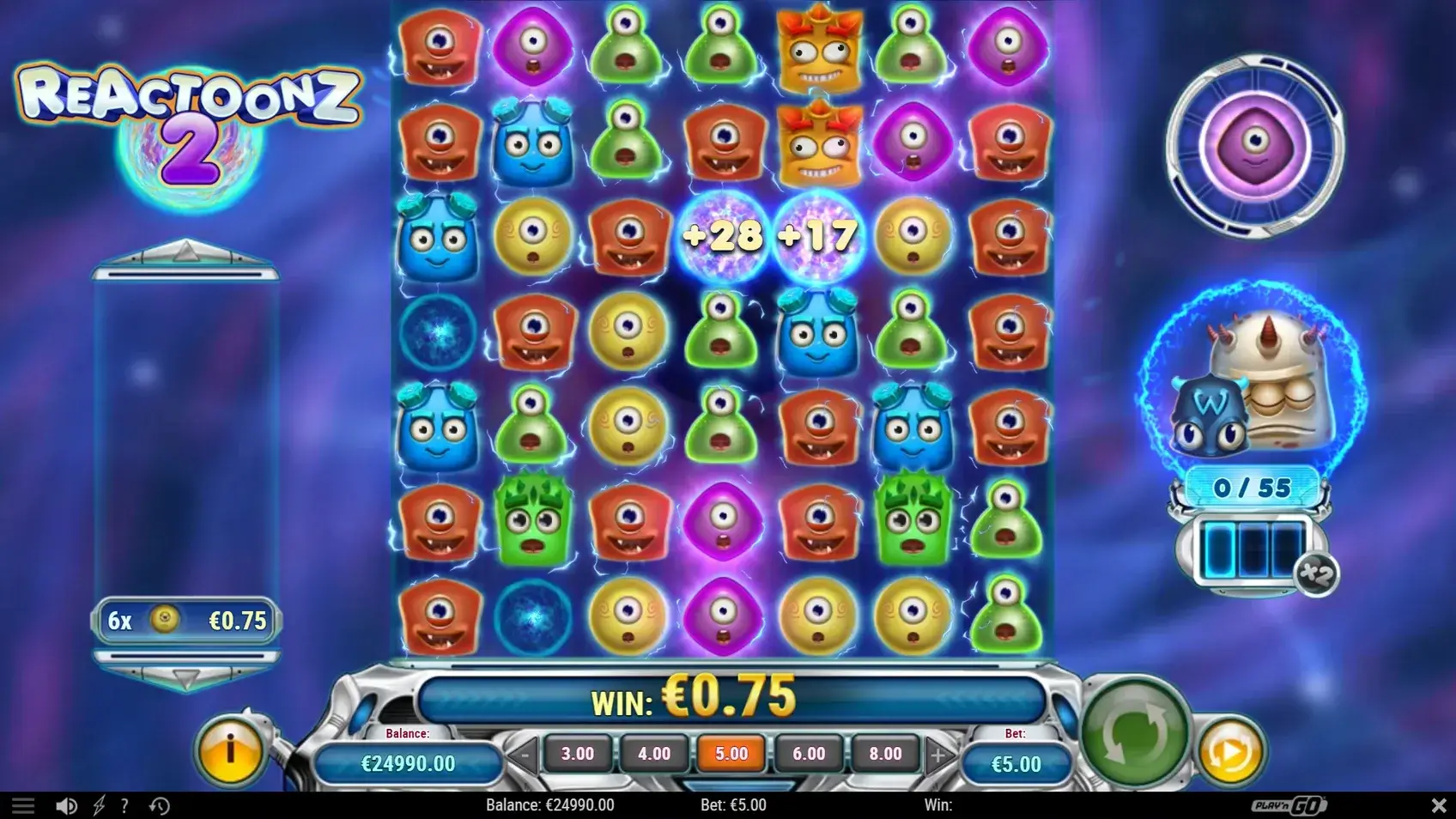This screenshot has height=819, width=1456.
Task: Open the hamburger game menu
Action: [x=24, y=805]
